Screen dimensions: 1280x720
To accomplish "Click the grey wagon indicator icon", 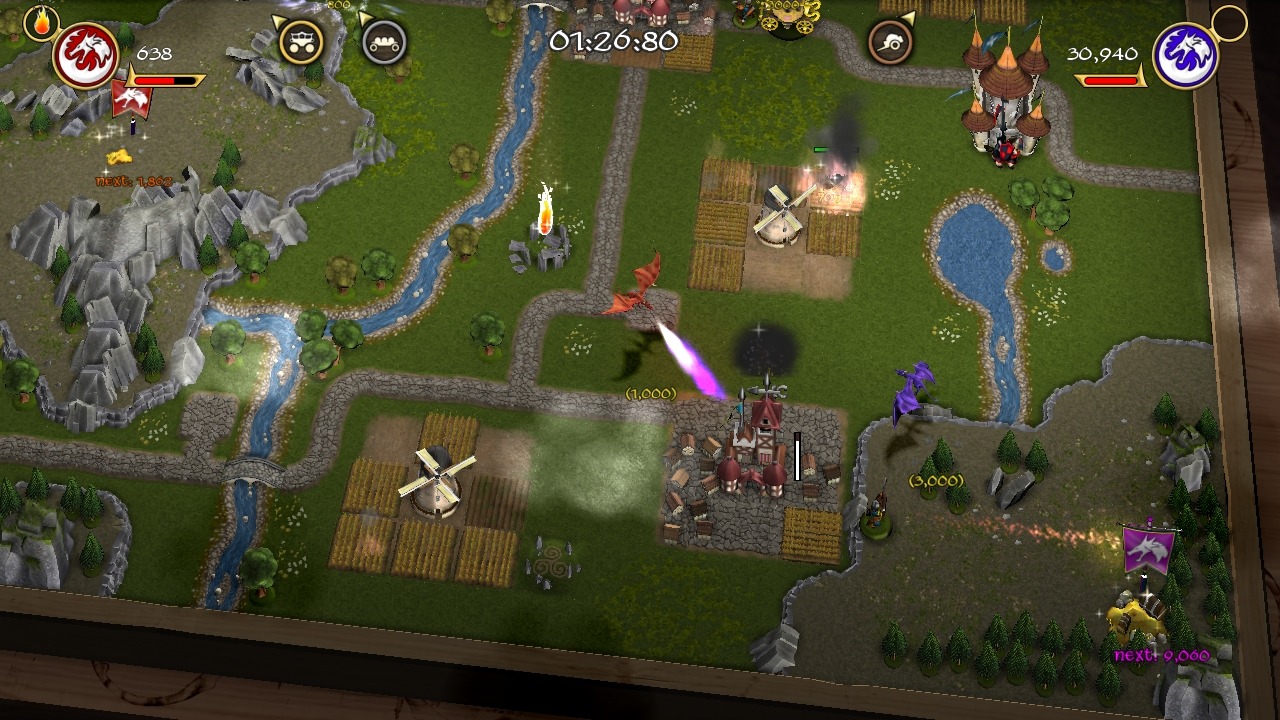I will pyautogui.click(x=384, y=42).
